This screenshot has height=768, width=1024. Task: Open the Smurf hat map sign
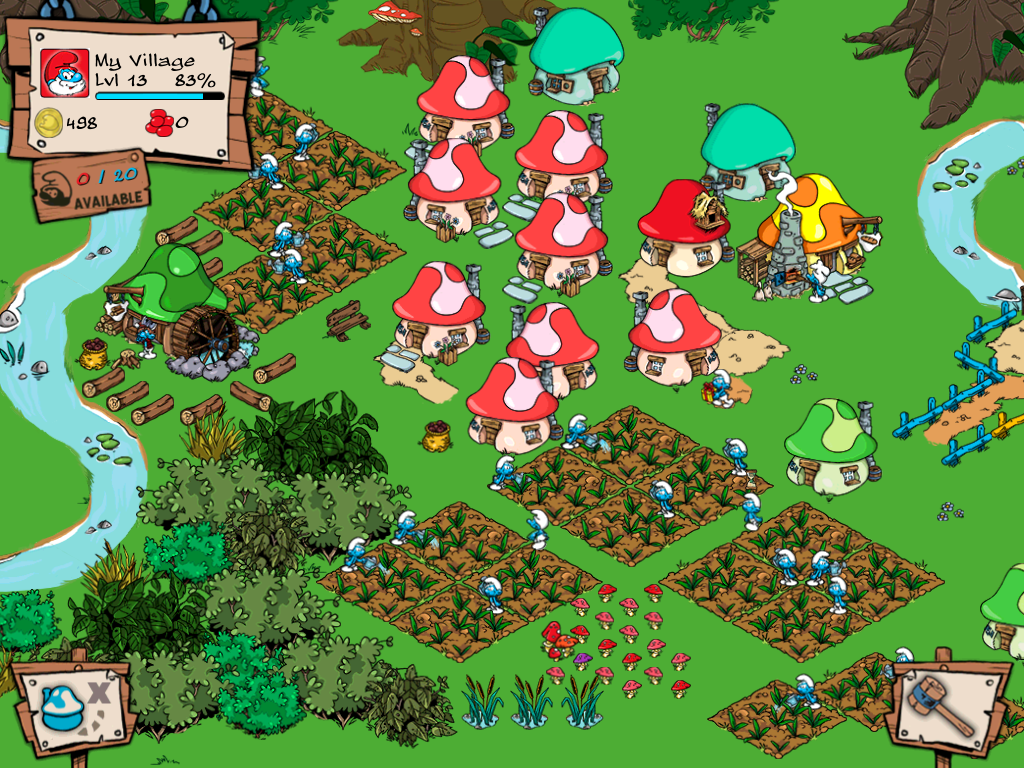coord(70,704)
